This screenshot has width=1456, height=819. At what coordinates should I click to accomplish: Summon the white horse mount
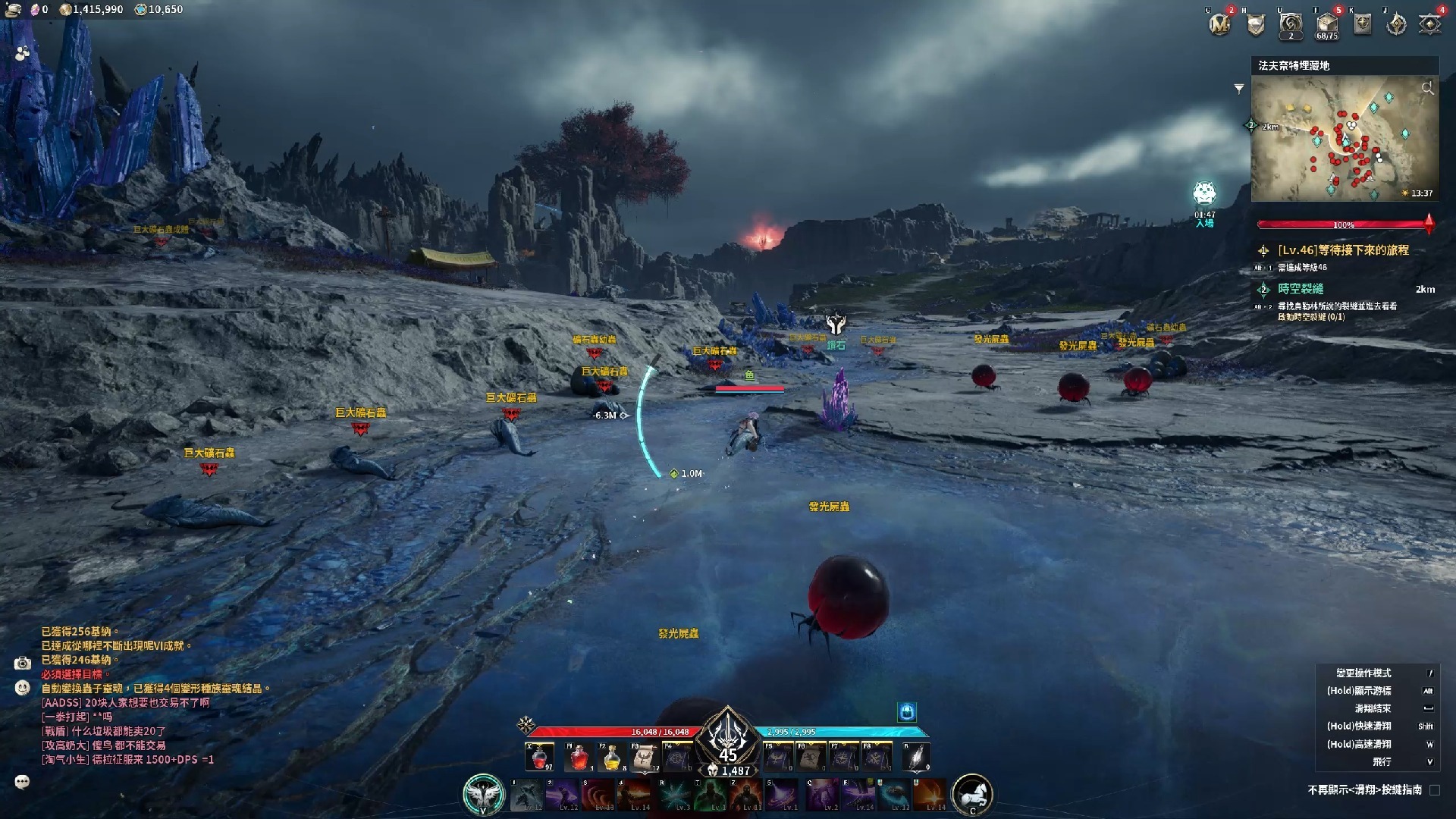coord(972,794)
